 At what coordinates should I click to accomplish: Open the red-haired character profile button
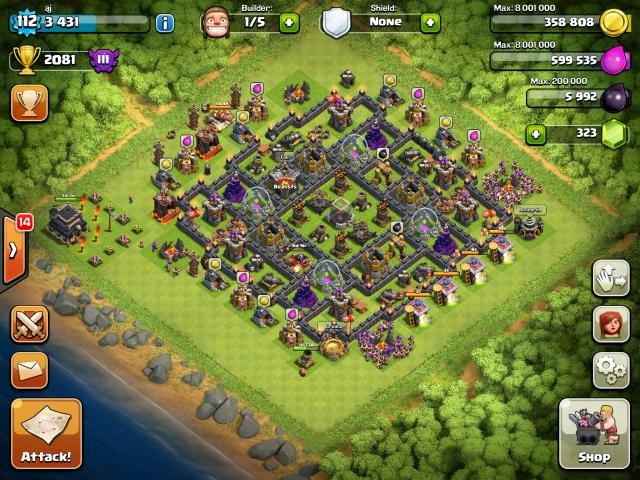[610, 323]
